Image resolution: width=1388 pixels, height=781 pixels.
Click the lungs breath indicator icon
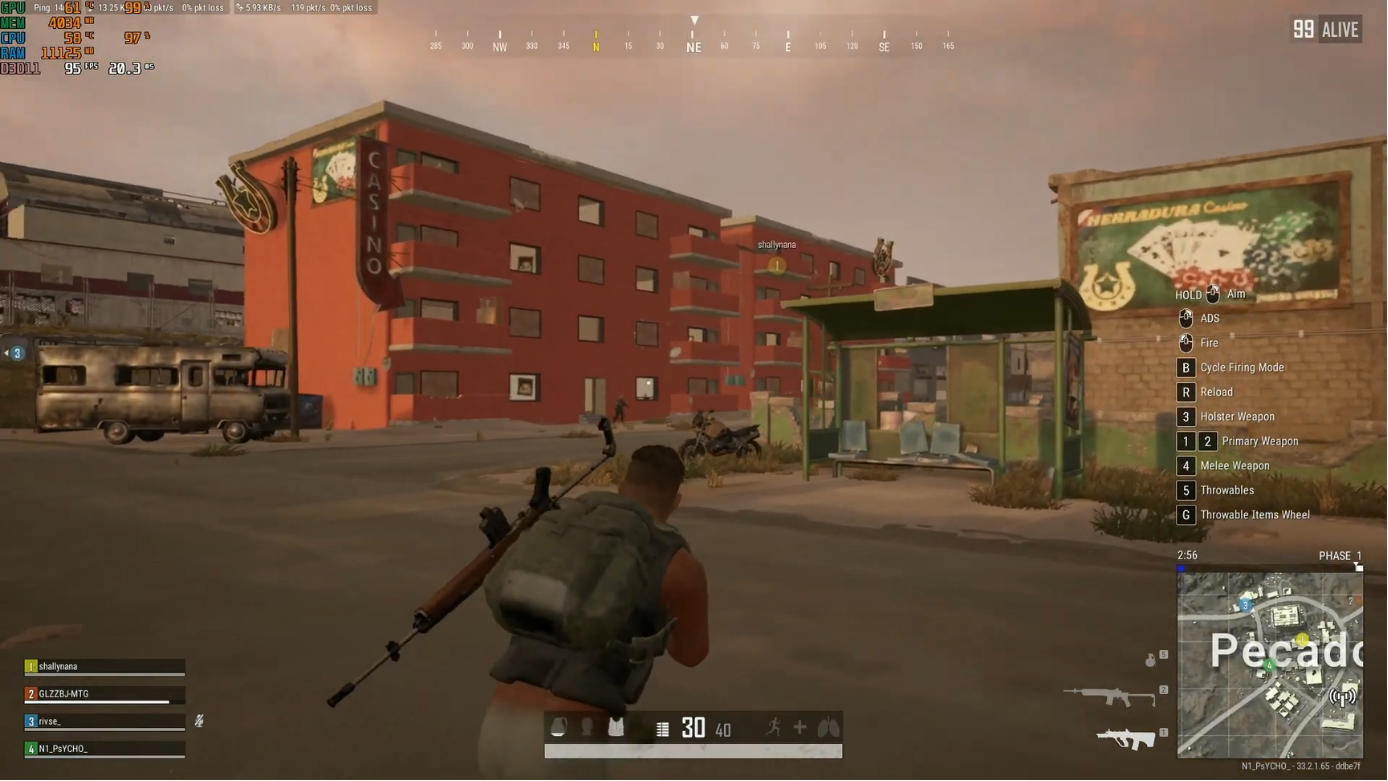click(829, 728)
